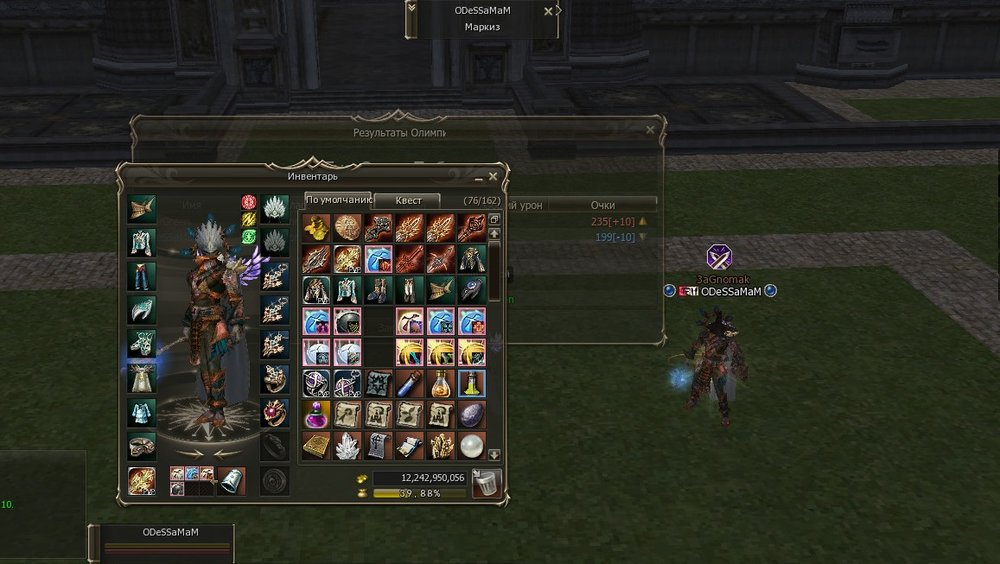The height and width of the screenshot is (564, 1000).
Task: Select the blue vial potion item
Action: click(x=409, y=383)
